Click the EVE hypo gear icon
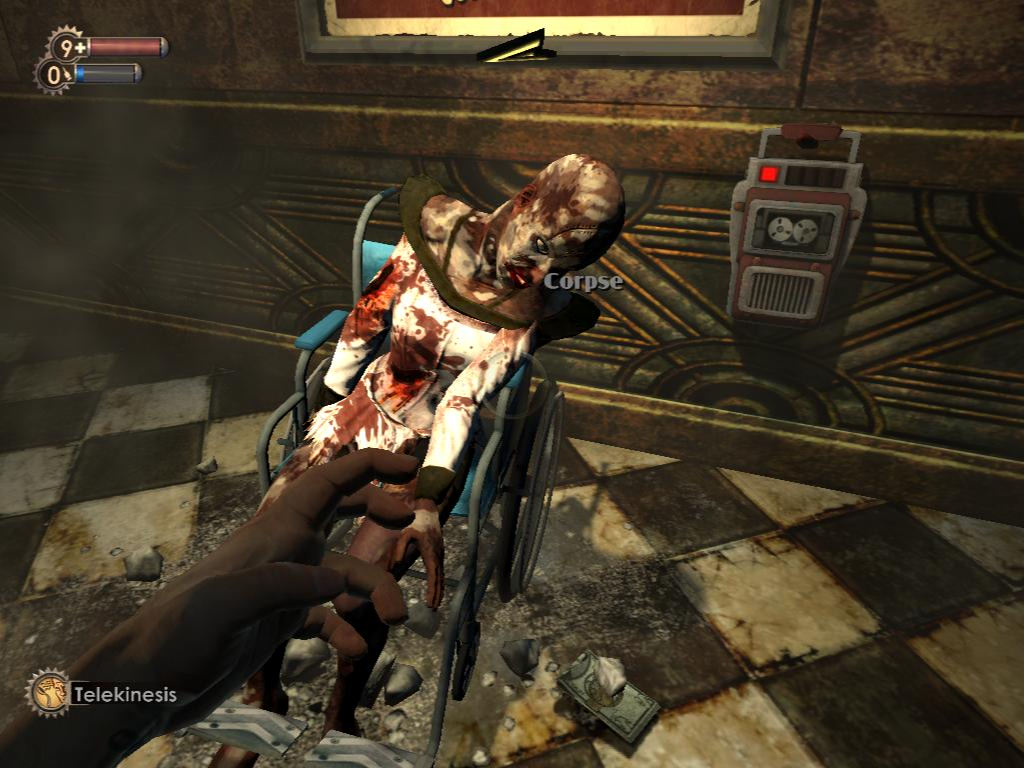Viewport: 1024px width, 768px height. pos(53,74)
